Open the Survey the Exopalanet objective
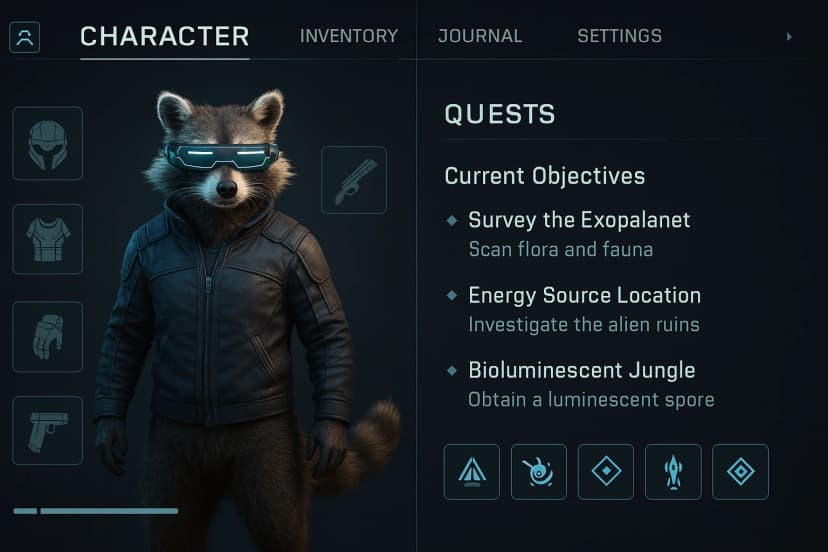This screenshot has width=828, height=552. (x=579, y=220)
